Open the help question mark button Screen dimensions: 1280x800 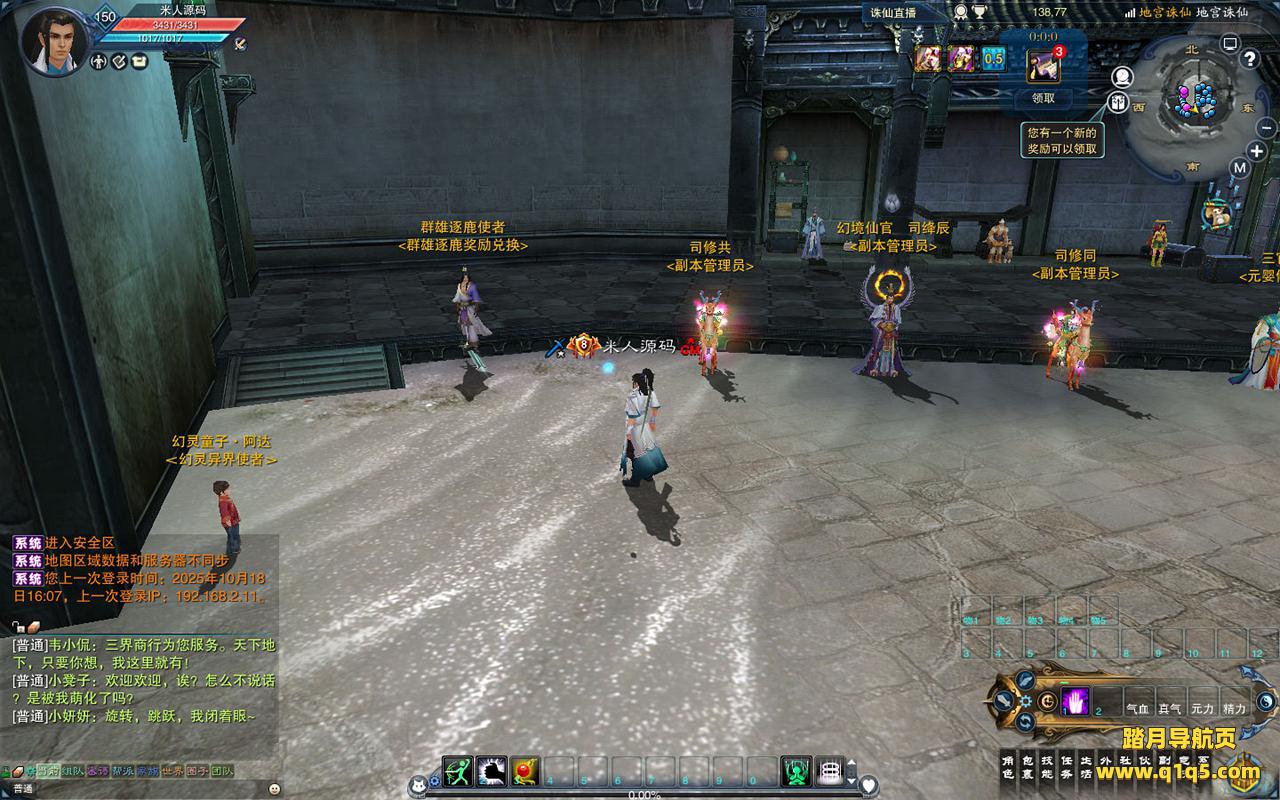point(1249,58)
